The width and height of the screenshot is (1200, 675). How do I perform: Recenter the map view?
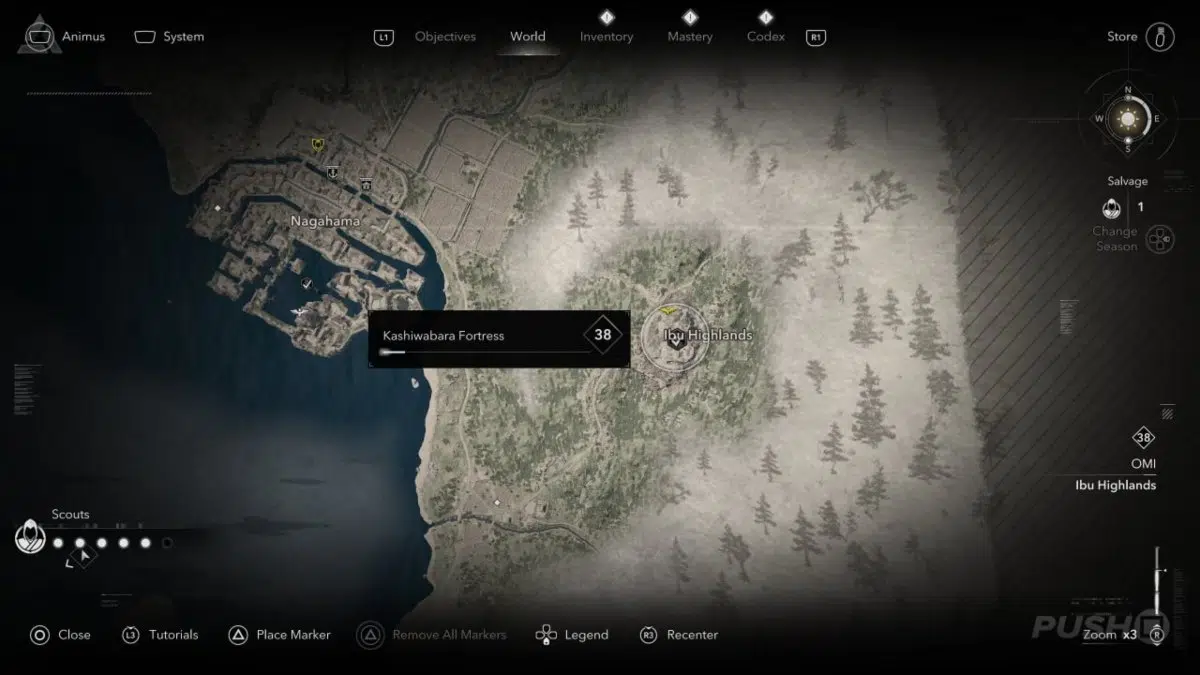[692, 634]
